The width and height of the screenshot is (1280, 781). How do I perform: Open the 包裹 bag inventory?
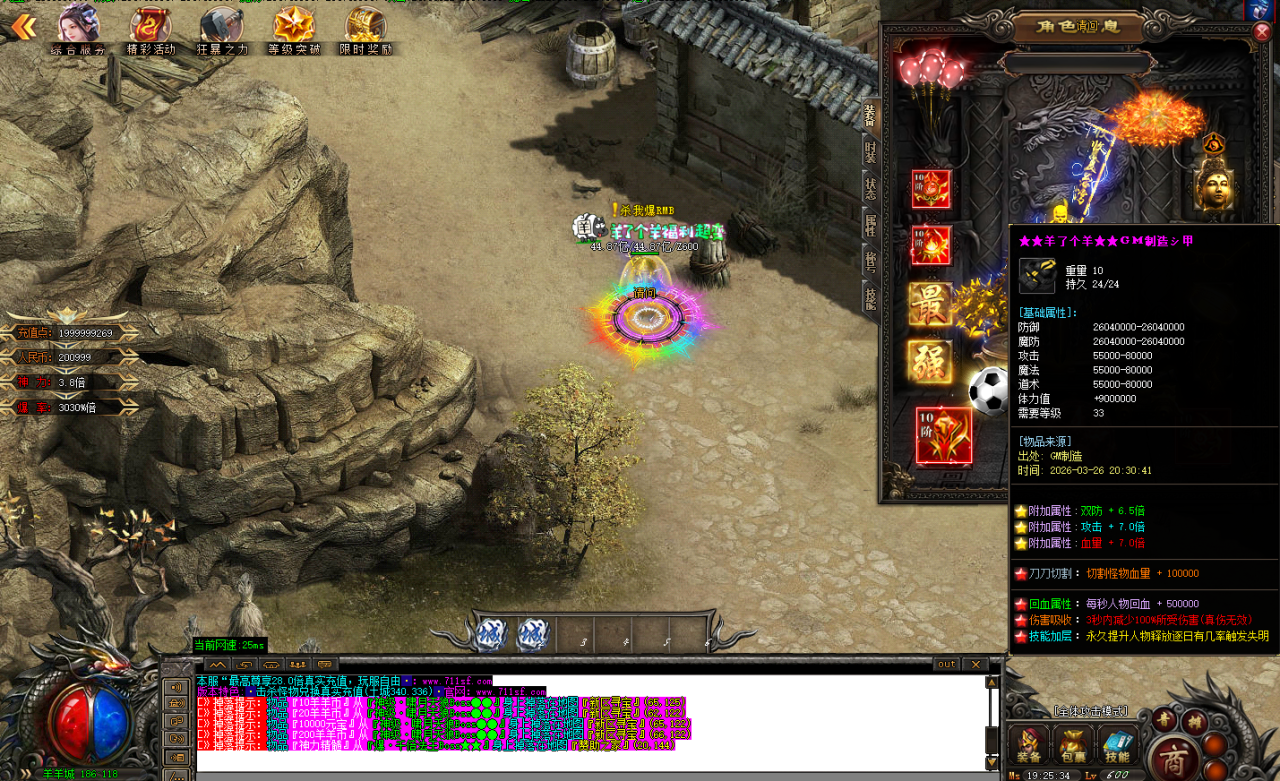pyautogui.click(x=1074, y=745)
